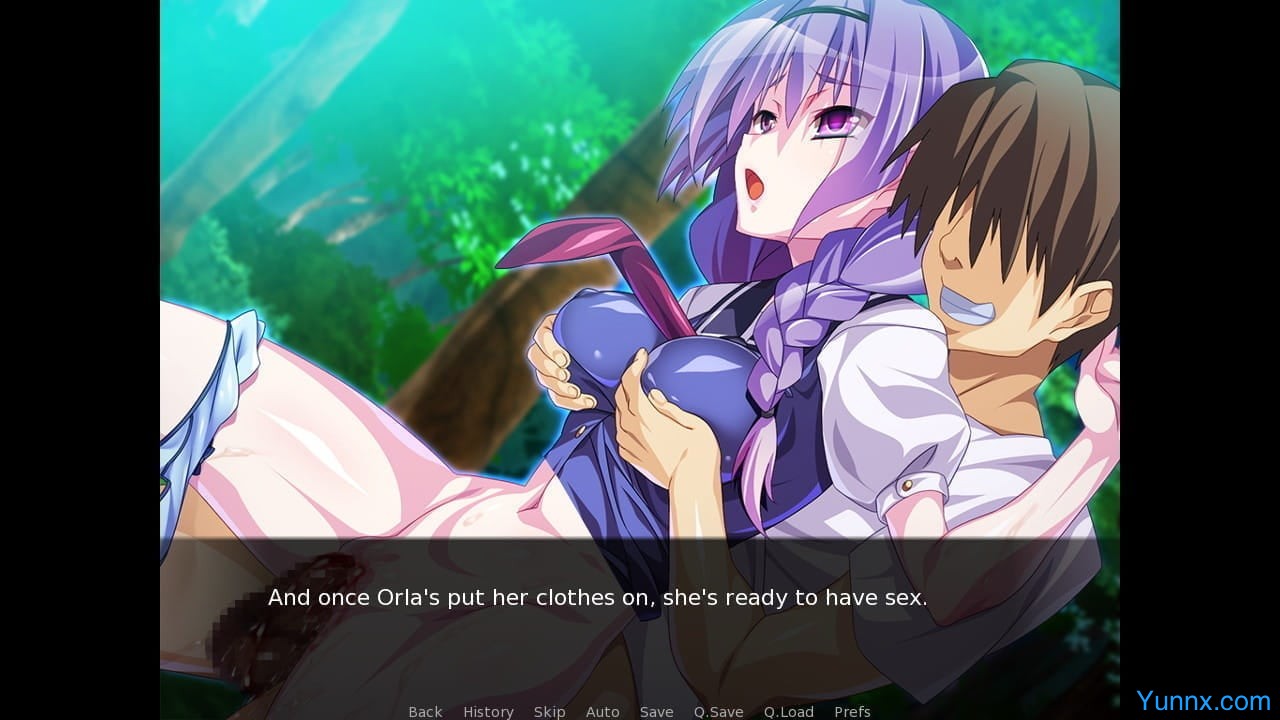
Task: Go back with the Back button
Action: coord(425,711)
